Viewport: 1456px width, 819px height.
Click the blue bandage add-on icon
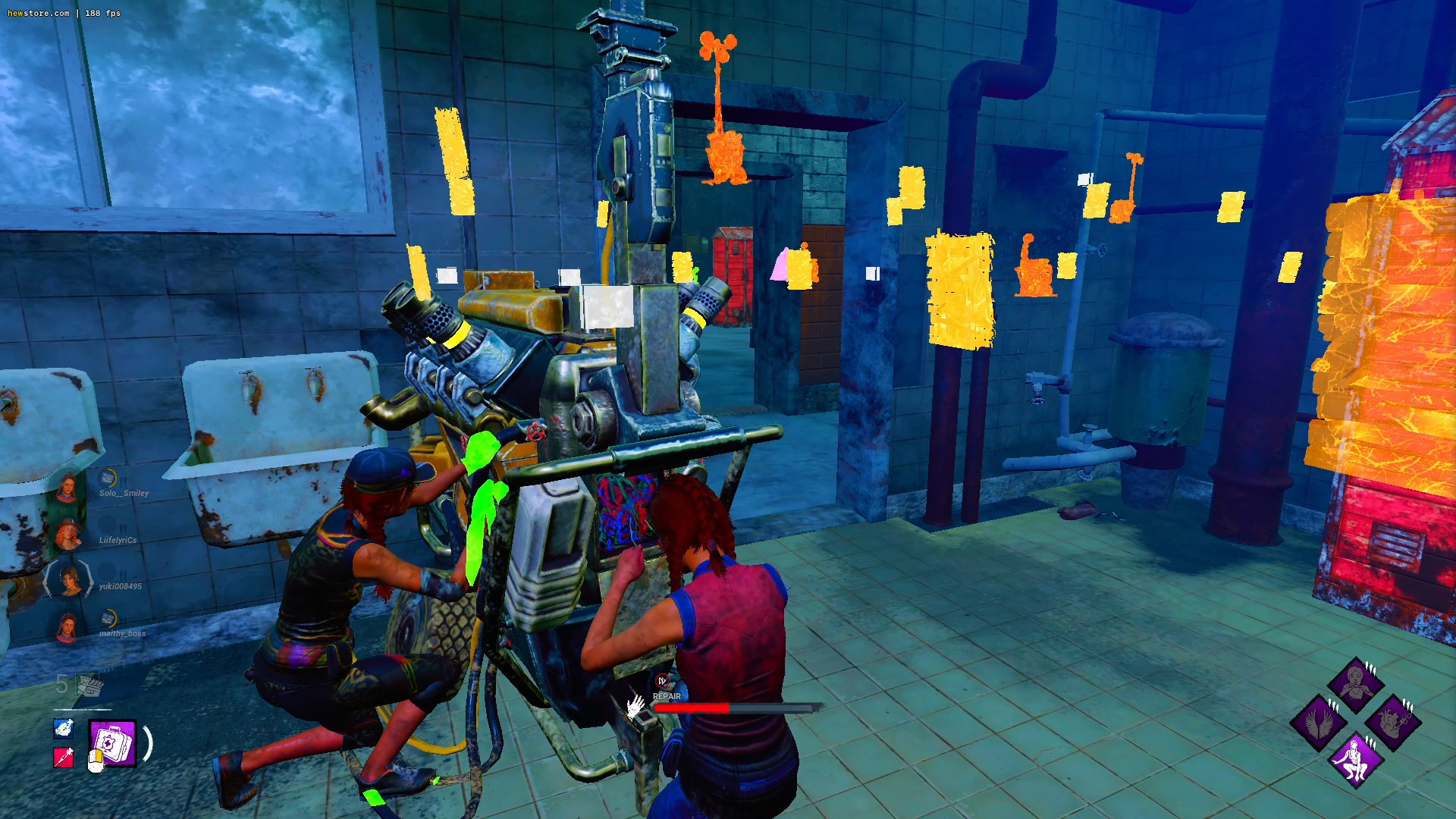point(64,728)
